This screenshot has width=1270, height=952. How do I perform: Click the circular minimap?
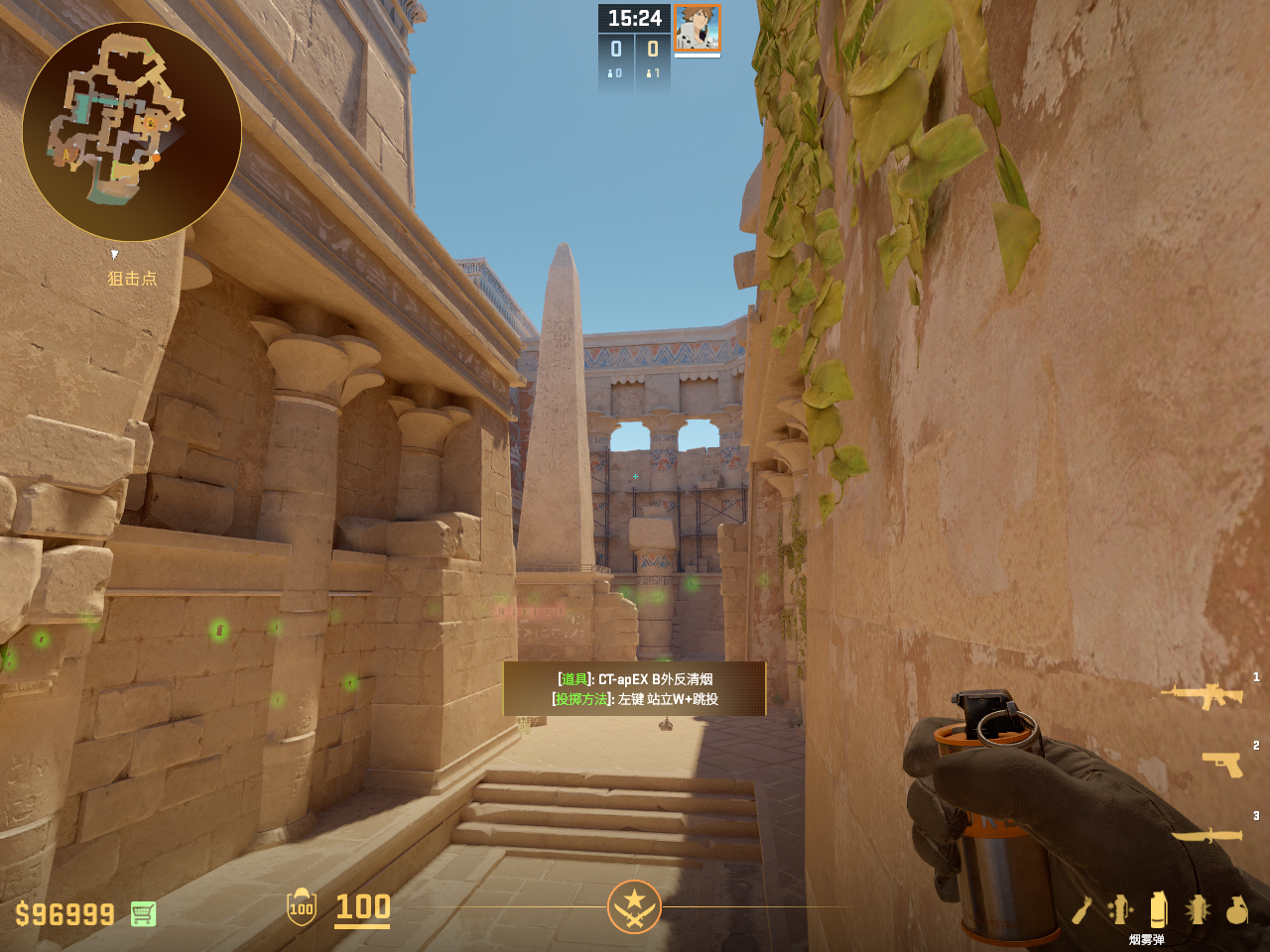[x=132, y=132]
